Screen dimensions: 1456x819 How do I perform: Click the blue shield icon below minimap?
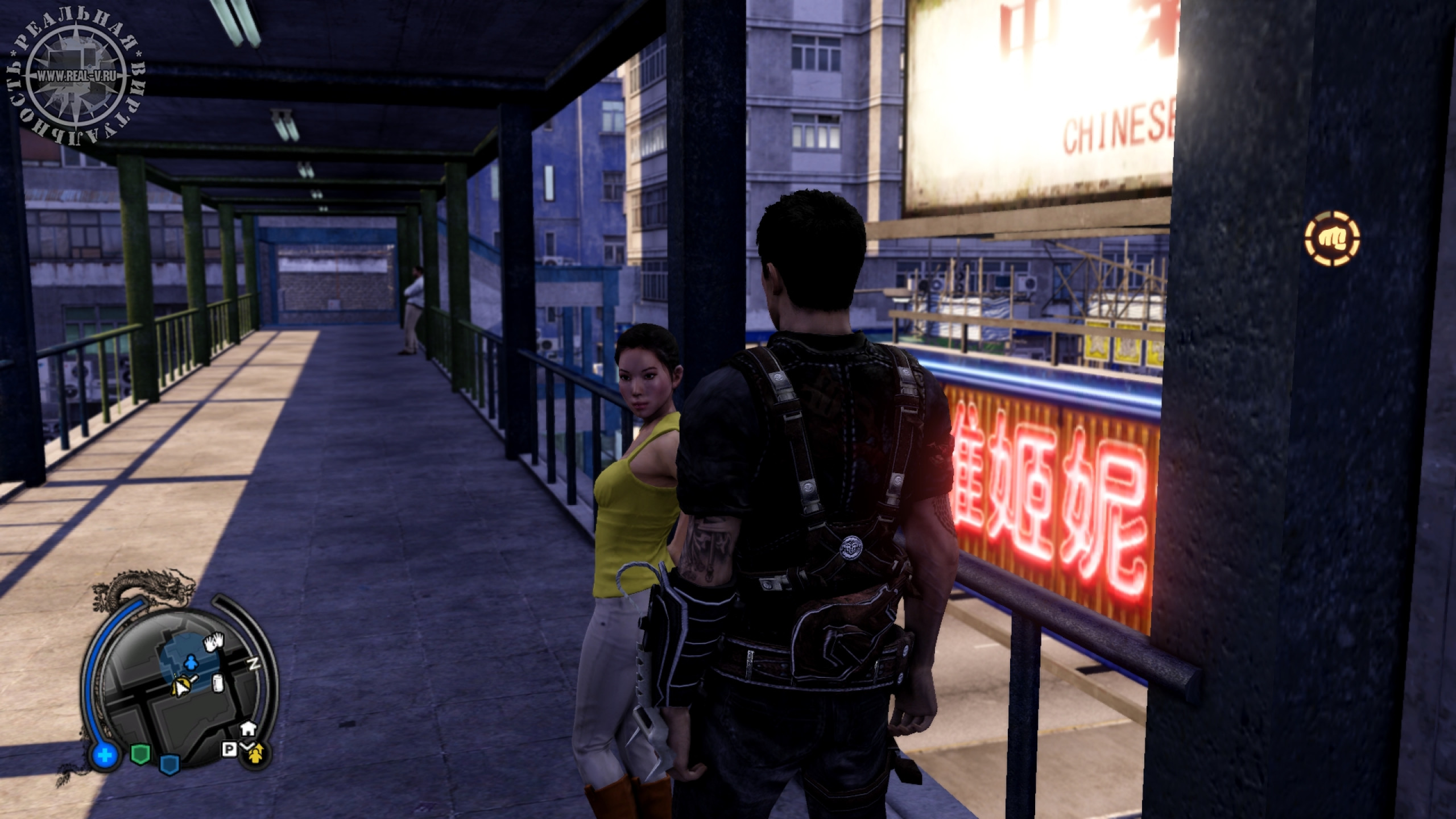(x=169, y=763)
